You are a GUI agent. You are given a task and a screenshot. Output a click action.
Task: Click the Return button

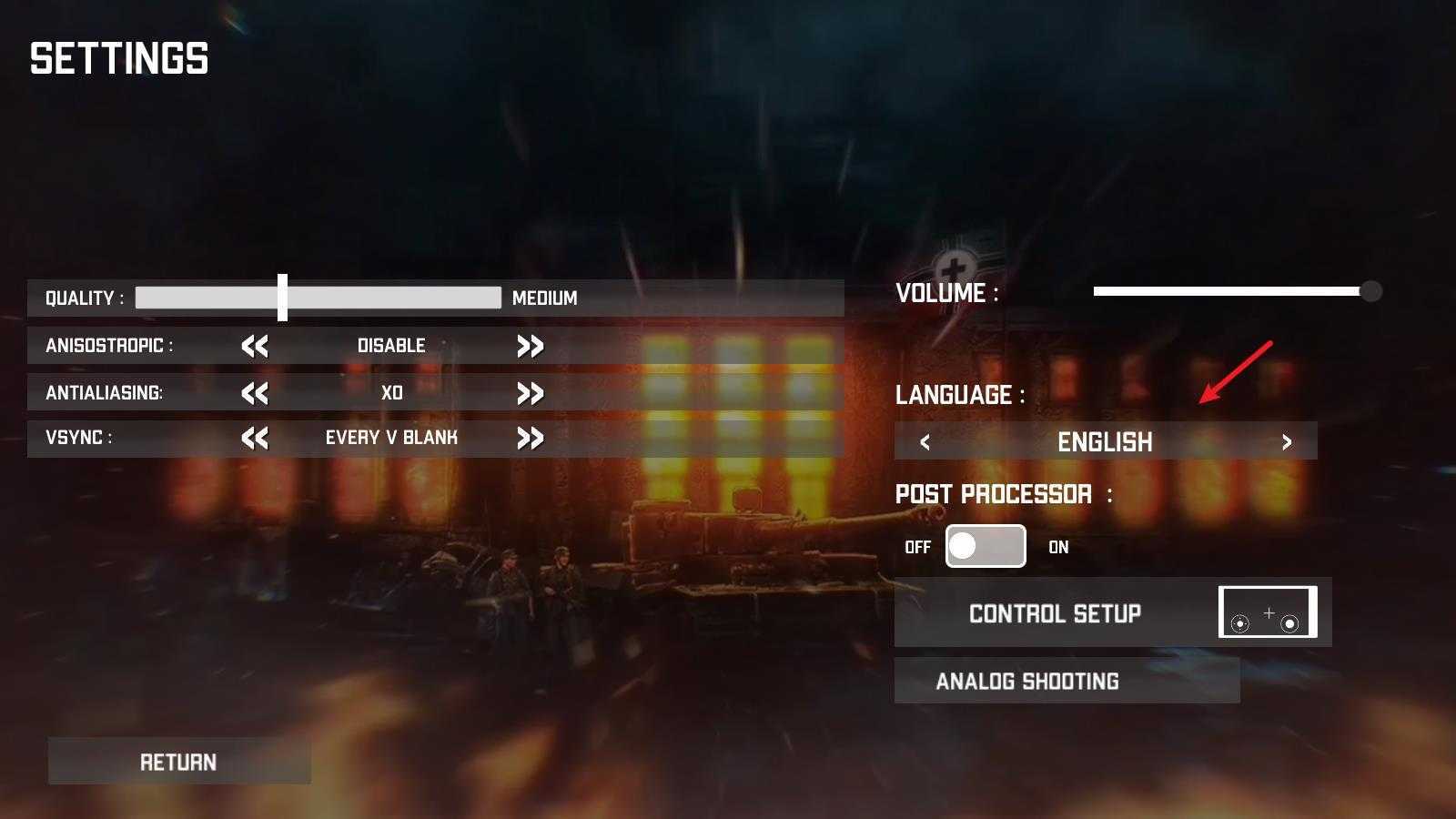pyautogui.click(x=178, y=762)
